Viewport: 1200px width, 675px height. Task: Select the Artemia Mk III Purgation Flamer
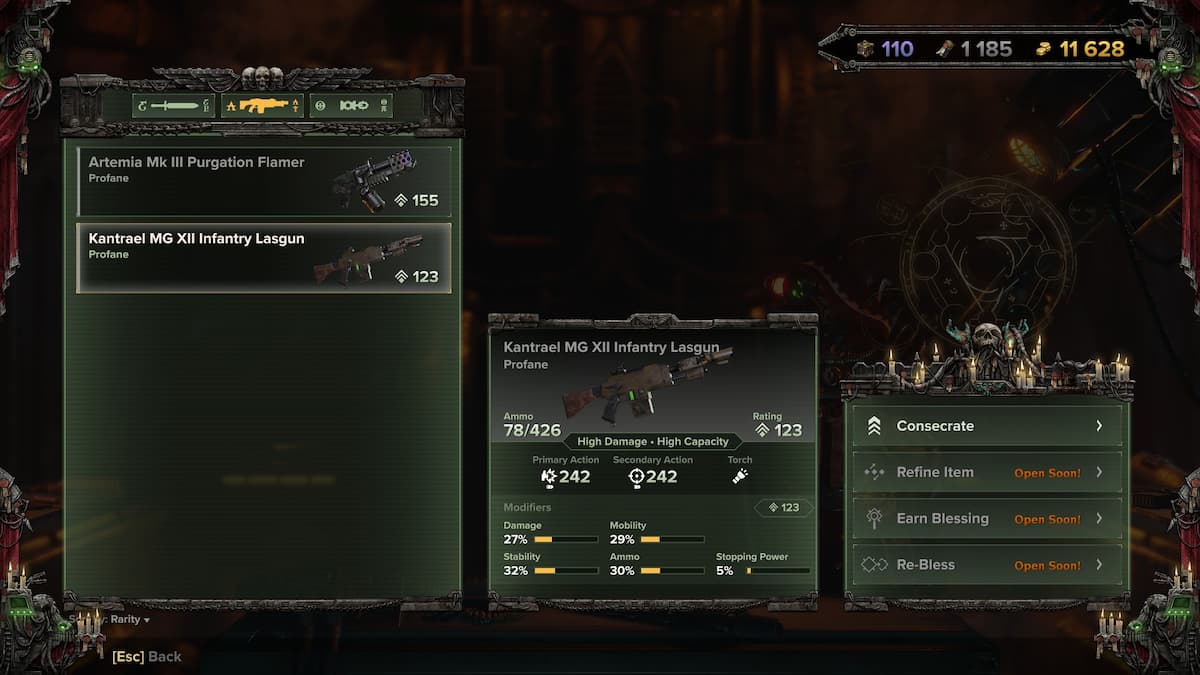264,182
